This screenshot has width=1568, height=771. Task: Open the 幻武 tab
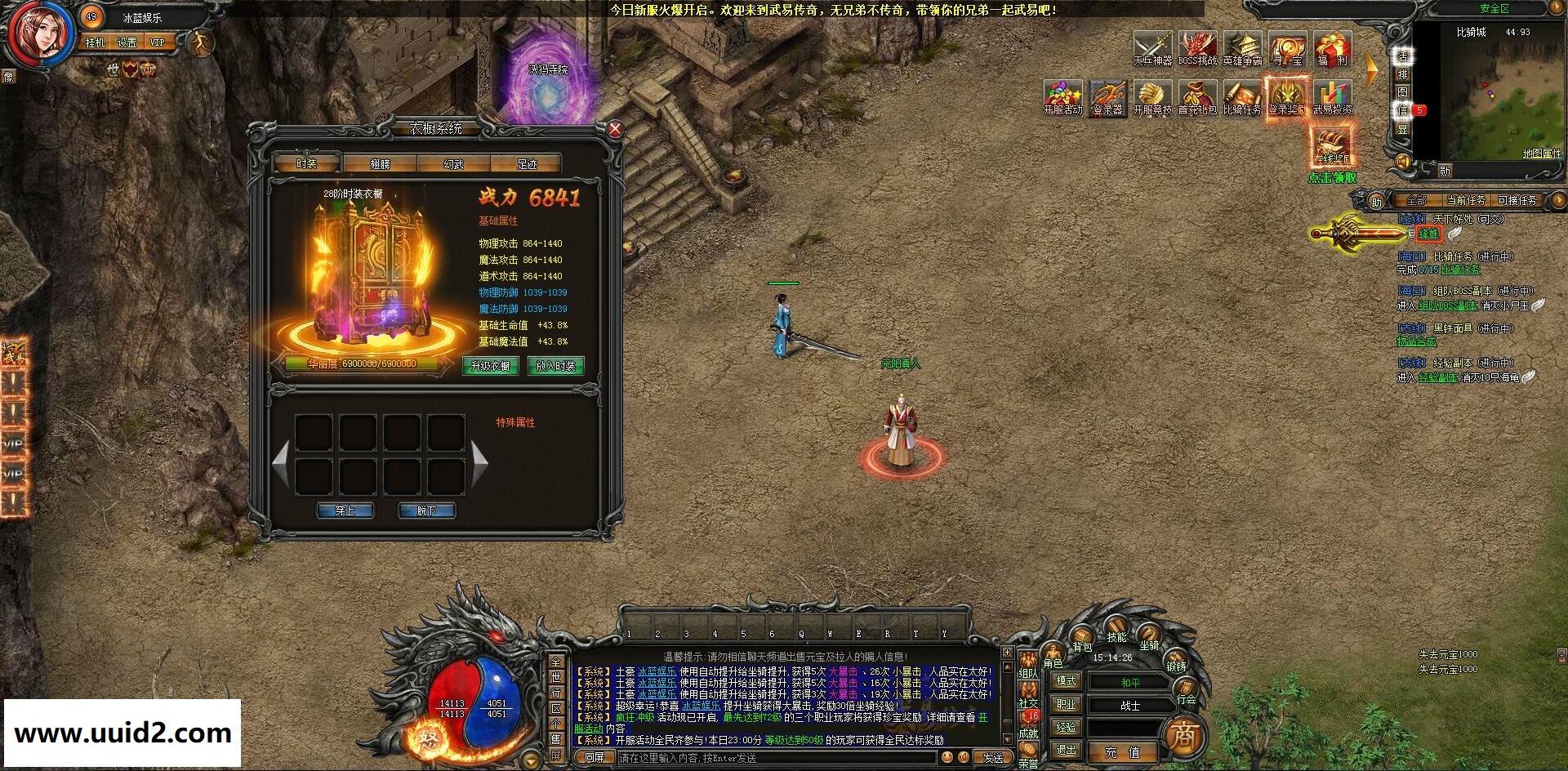click(453, 163)
